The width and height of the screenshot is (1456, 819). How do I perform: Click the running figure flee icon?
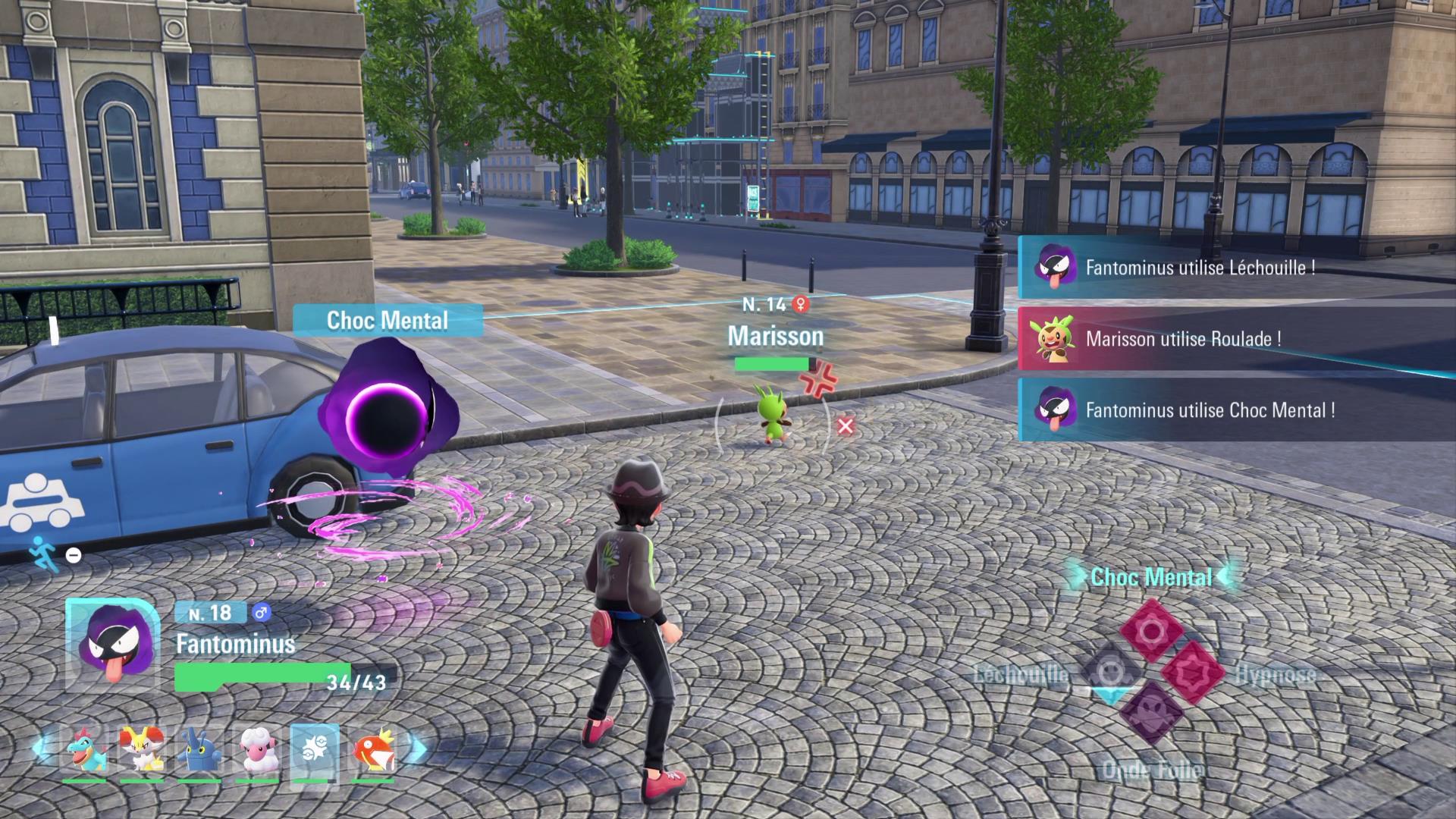pyautogui.click(x=43, y=553)
